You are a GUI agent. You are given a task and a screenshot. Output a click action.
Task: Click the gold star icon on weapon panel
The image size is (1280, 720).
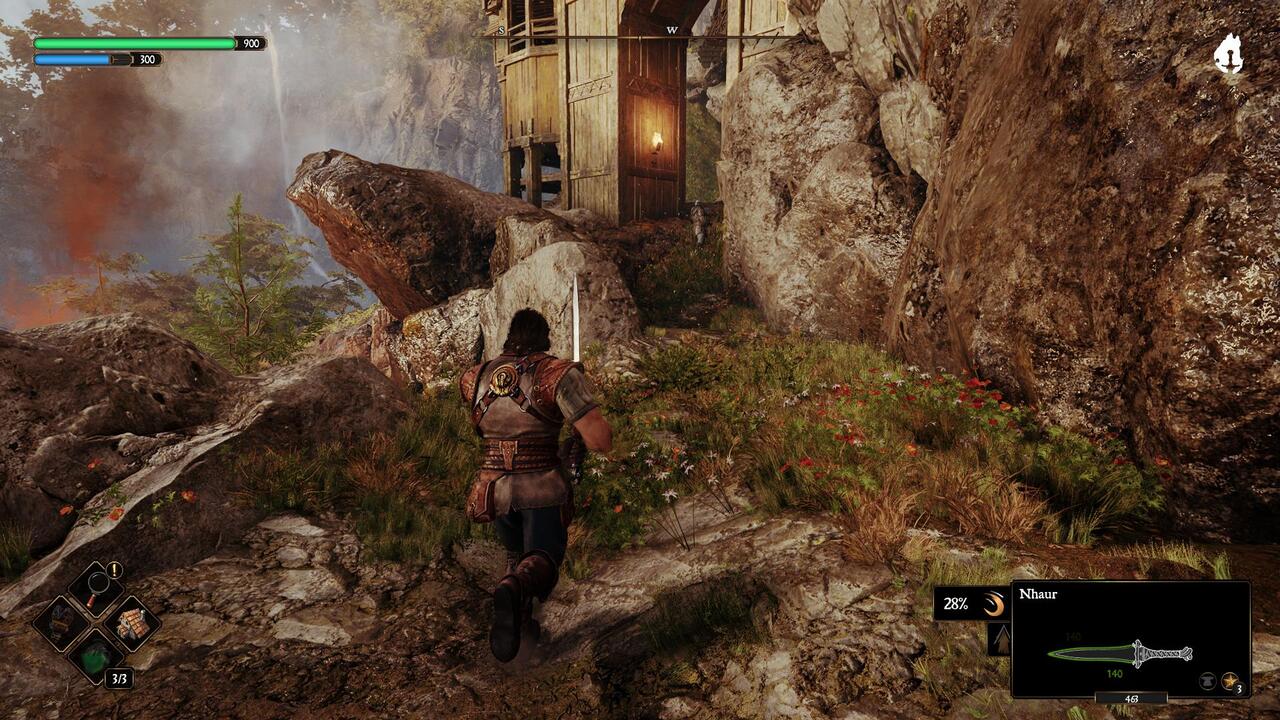(x=1230, y=681)
